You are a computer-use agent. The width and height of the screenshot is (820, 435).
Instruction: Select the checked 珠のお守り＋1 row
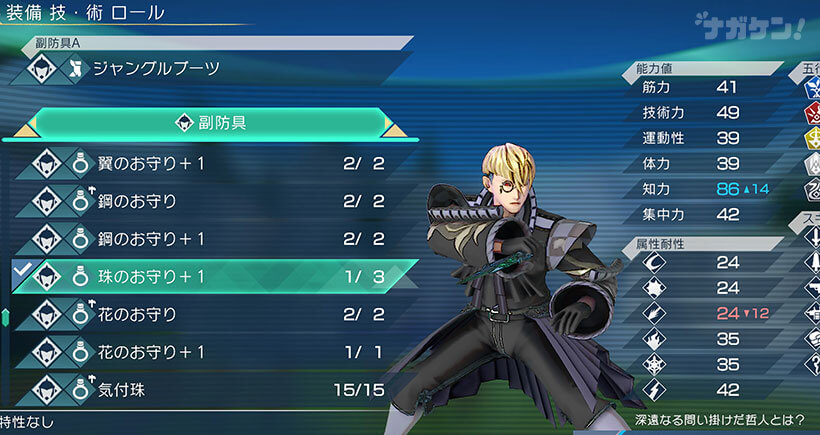pos(200,277)
